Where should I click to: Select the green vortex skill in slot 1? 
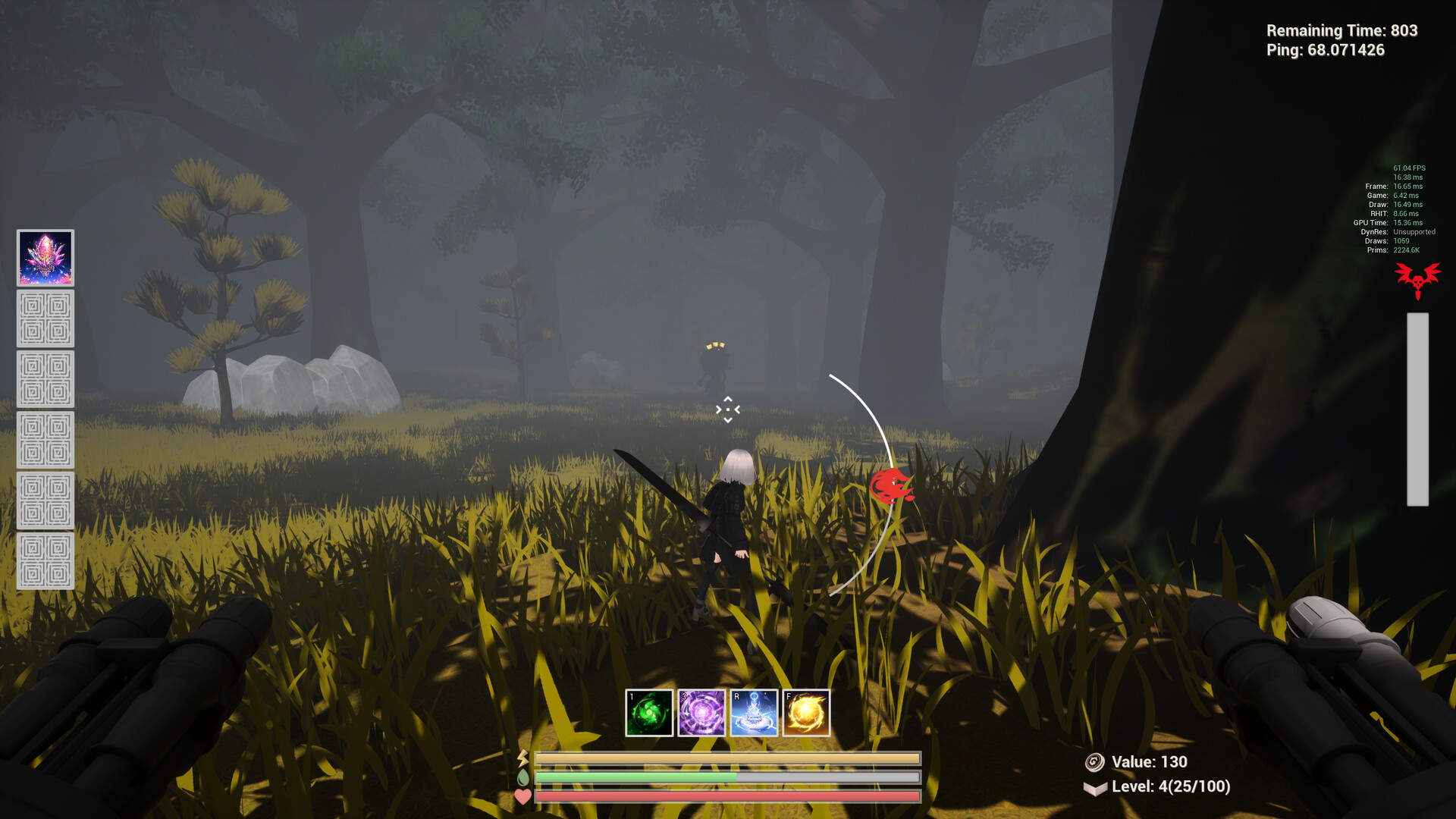(649, 711)
